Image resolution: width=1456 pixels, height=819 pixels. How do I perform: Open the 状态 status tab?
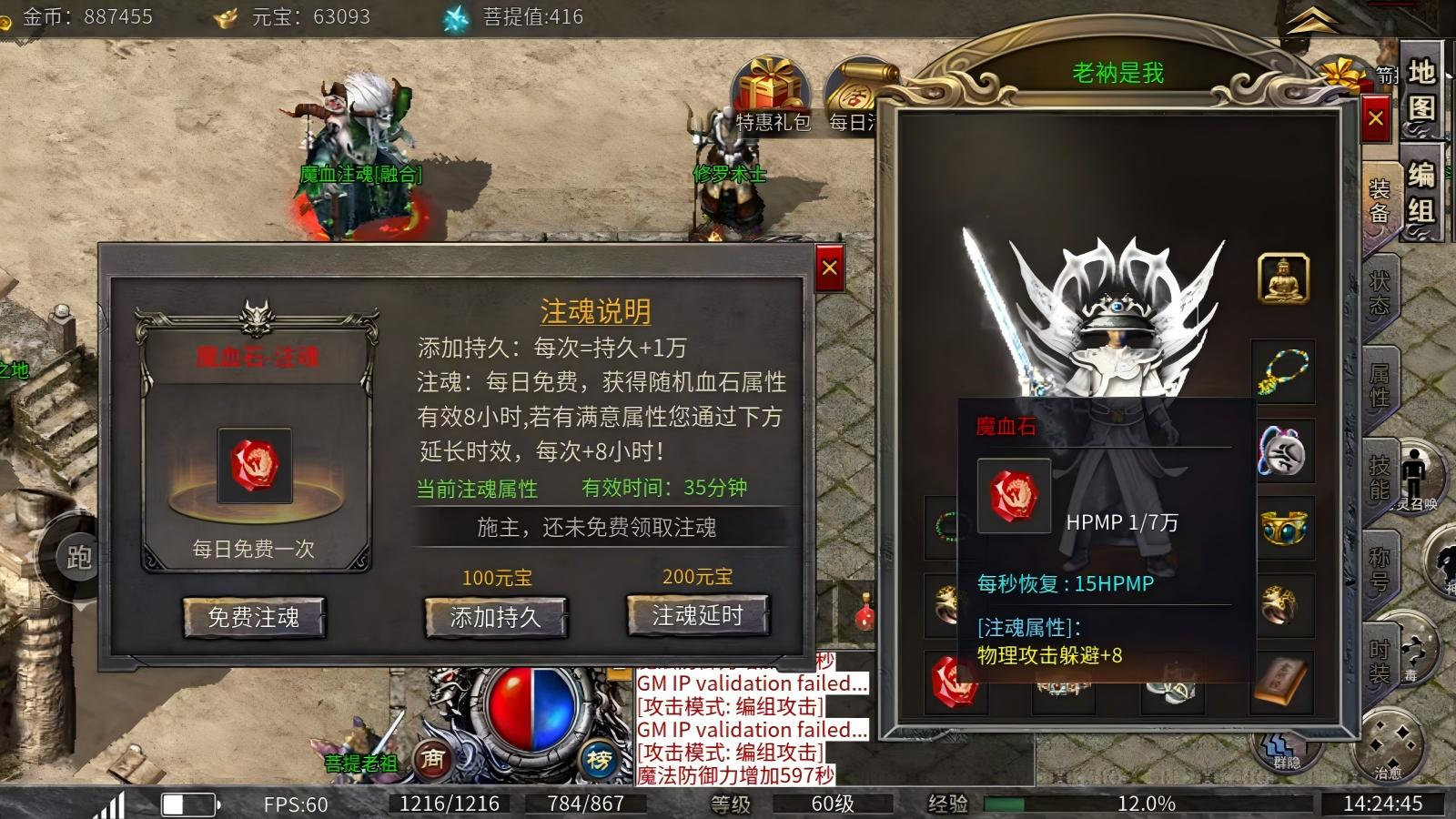[x=1380, y=293]
